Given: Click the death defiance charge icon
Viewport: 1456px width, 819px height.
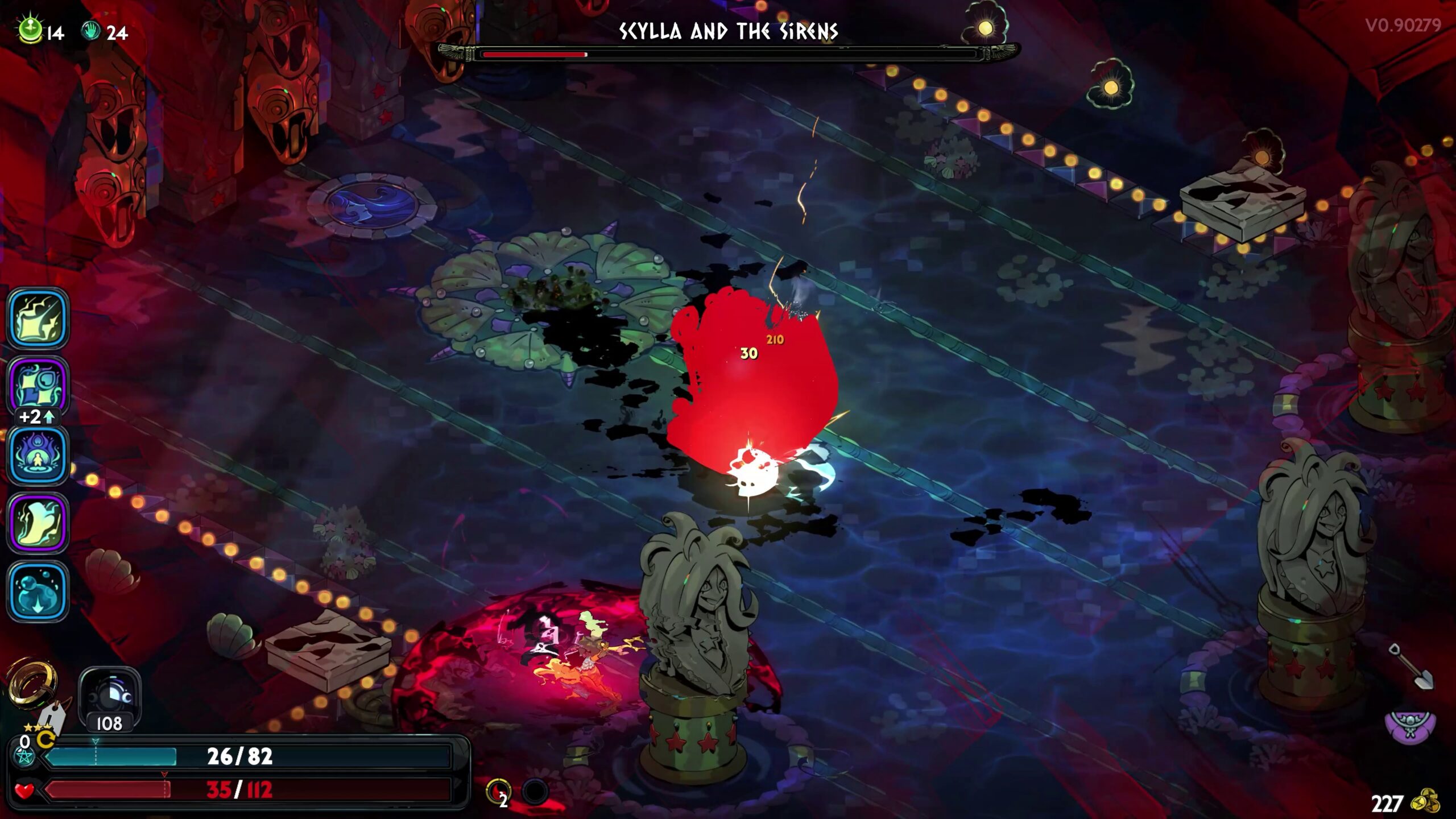Looking at the screenshot, I should click(x=498, y=792).
